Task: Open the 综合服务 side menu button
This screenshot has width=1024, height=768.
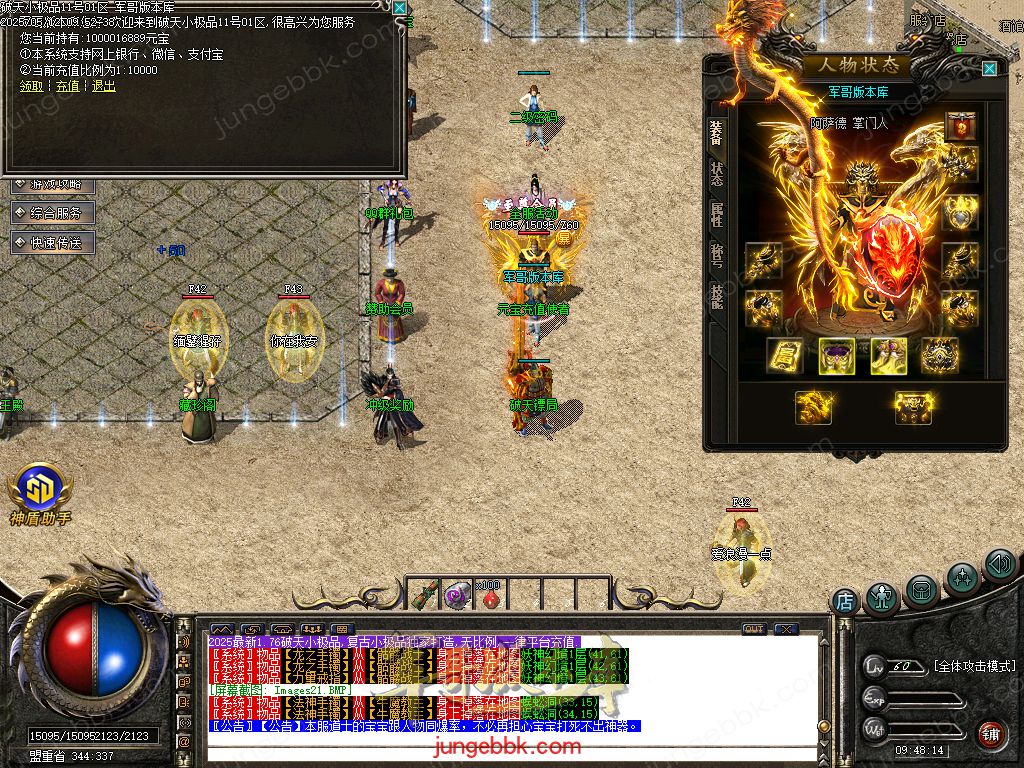Action: pos(53,213)
